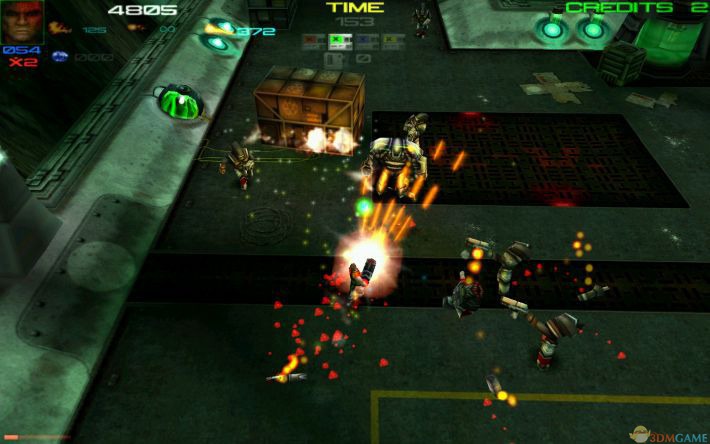
Task: Choose the yellow keycard slot
Action: (x=391, y=42)
